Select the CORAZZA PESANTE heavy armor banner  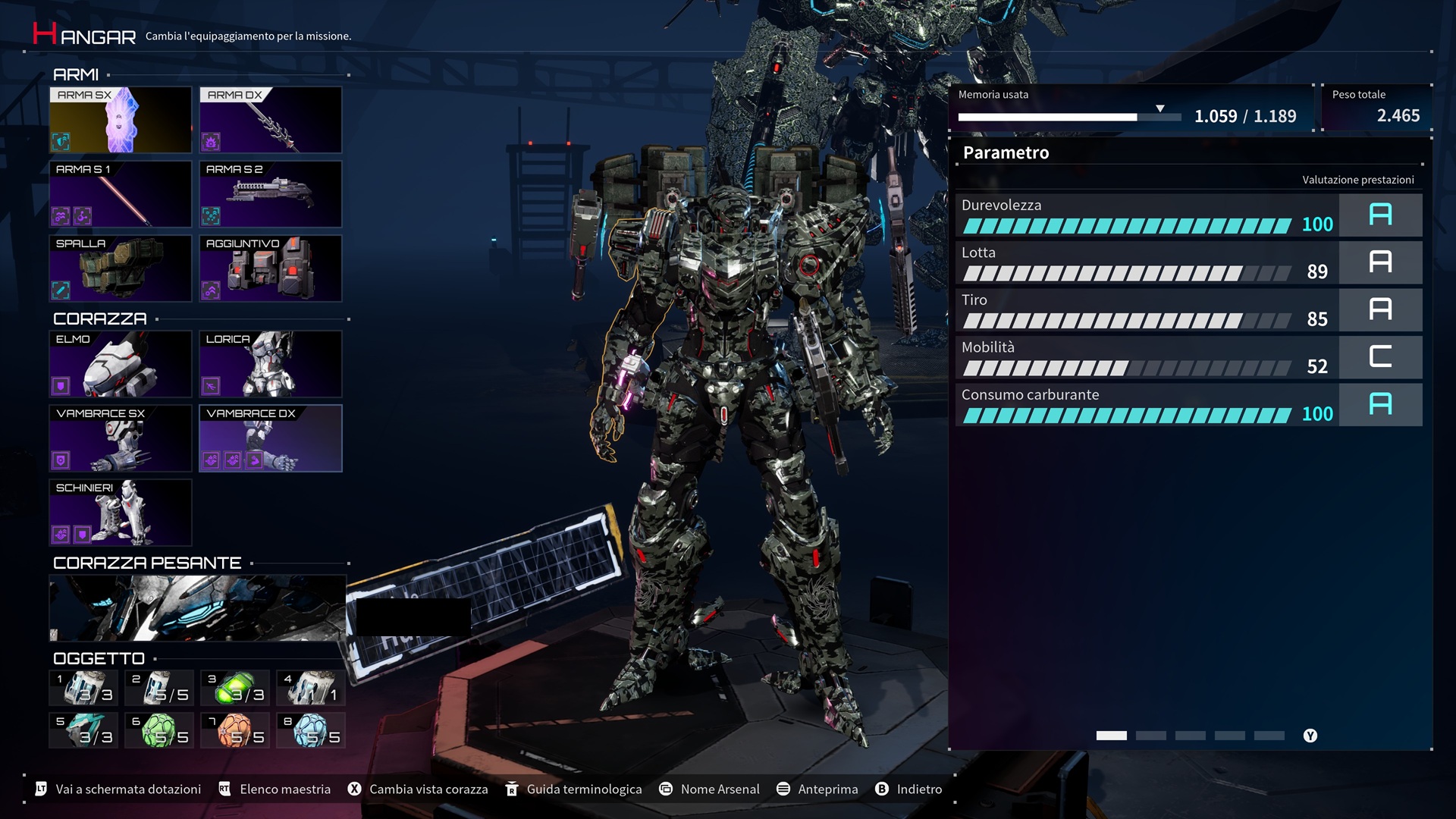click(x=197, y=608)
